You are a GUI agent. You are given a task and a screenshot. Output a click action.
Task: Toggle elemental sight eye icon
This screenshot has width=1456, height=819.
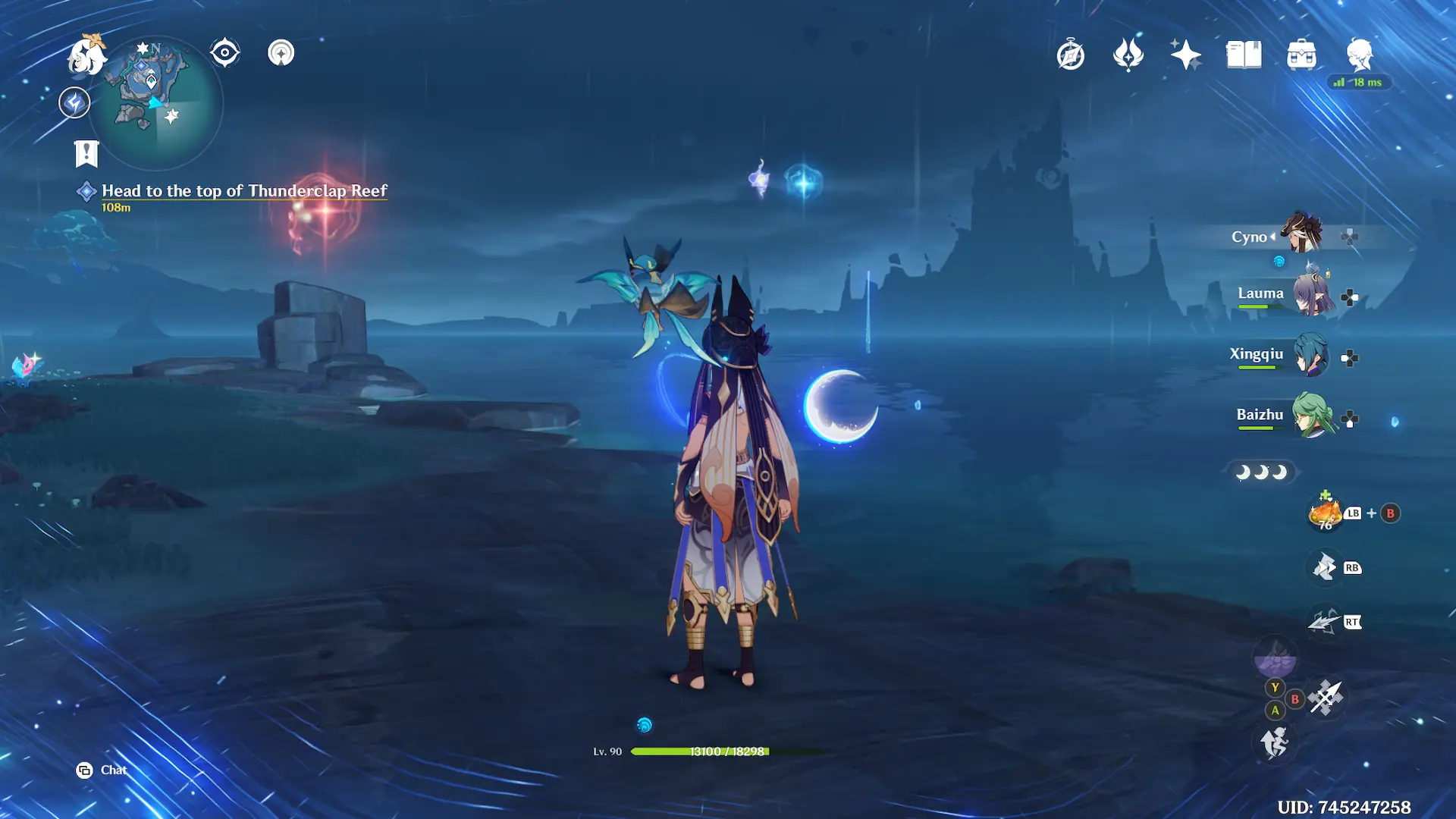pyautogui.click(x=224, y=53)
